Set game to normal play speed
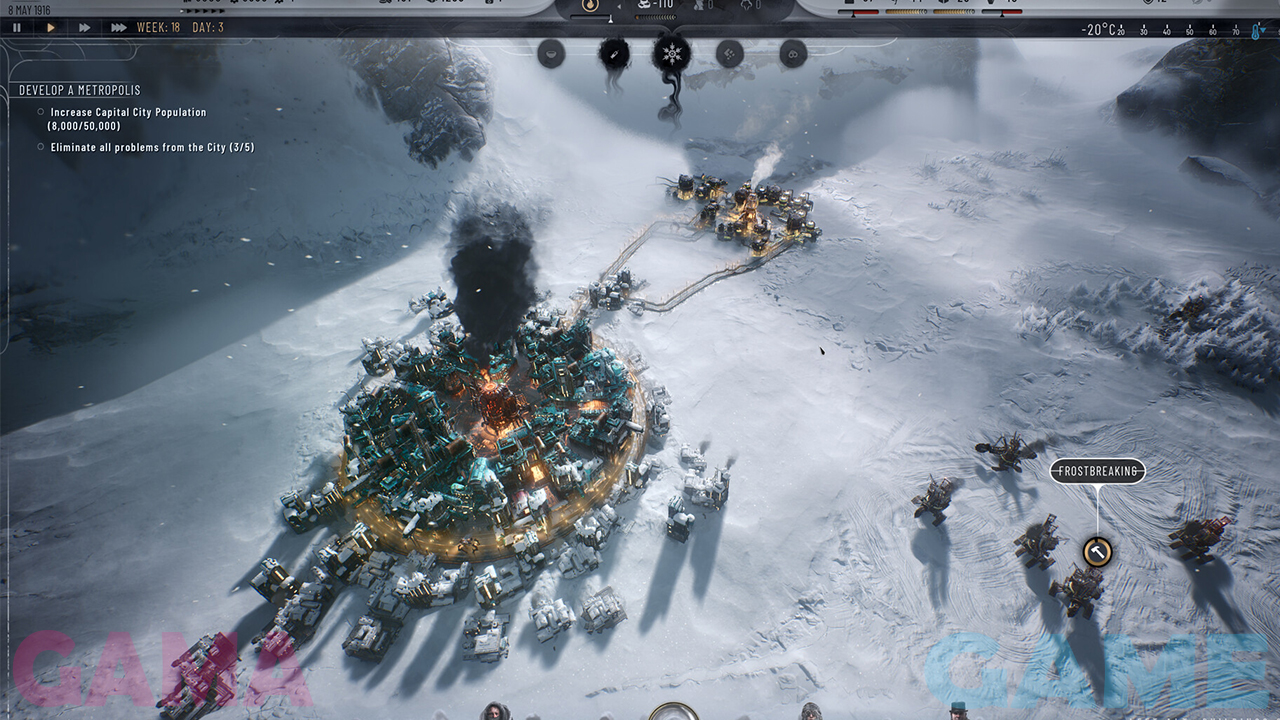 click(51, 28)
